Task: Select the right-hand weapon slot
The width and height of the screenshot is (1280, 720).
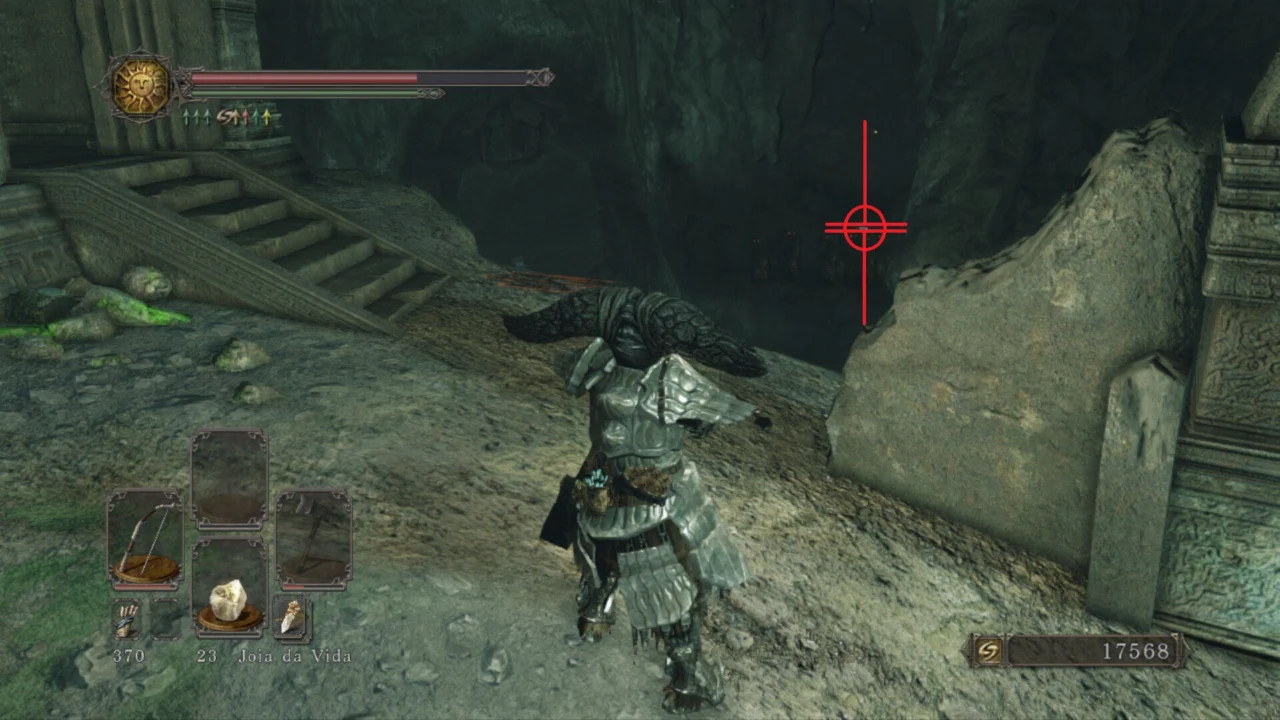Action: click(x=313, y=536)
